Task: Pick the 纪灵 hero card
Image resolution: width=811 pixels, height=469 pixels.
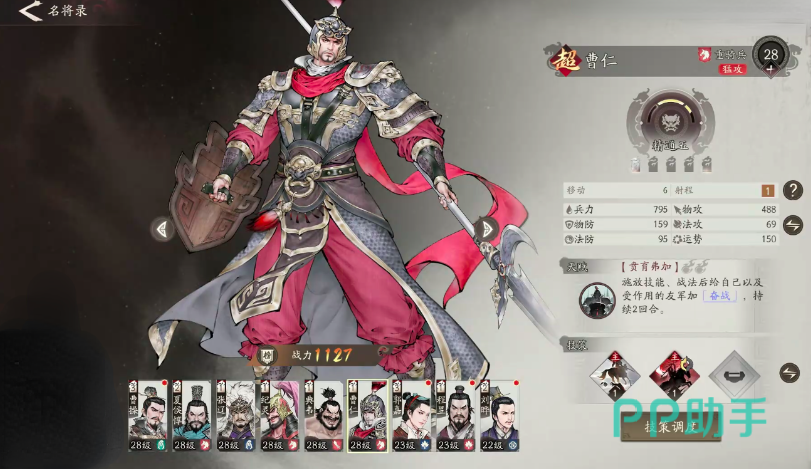Action: pyautogui.click(x=277, y=416)
